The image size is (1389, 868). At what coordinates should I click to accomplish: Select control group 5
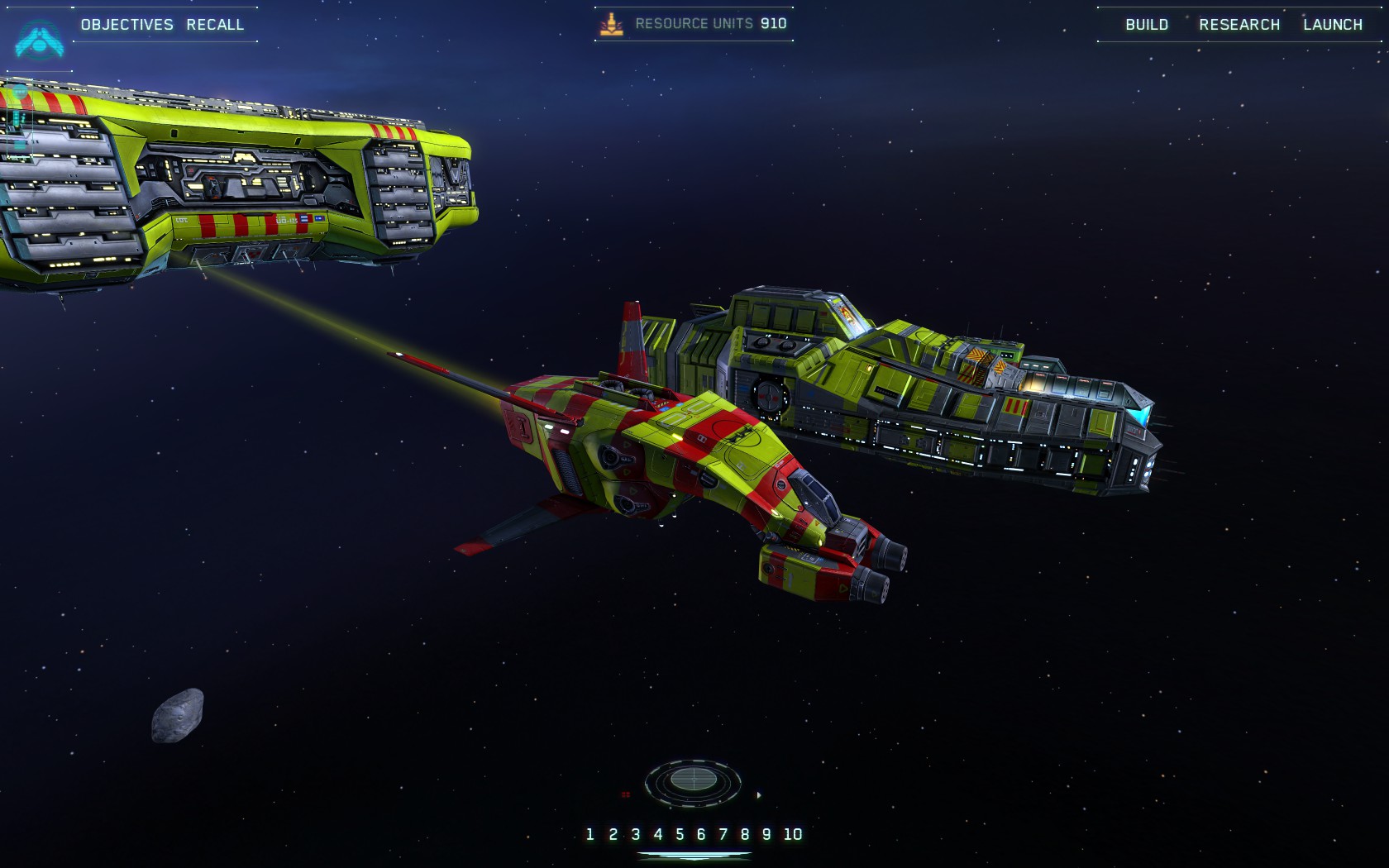point(680,834)
